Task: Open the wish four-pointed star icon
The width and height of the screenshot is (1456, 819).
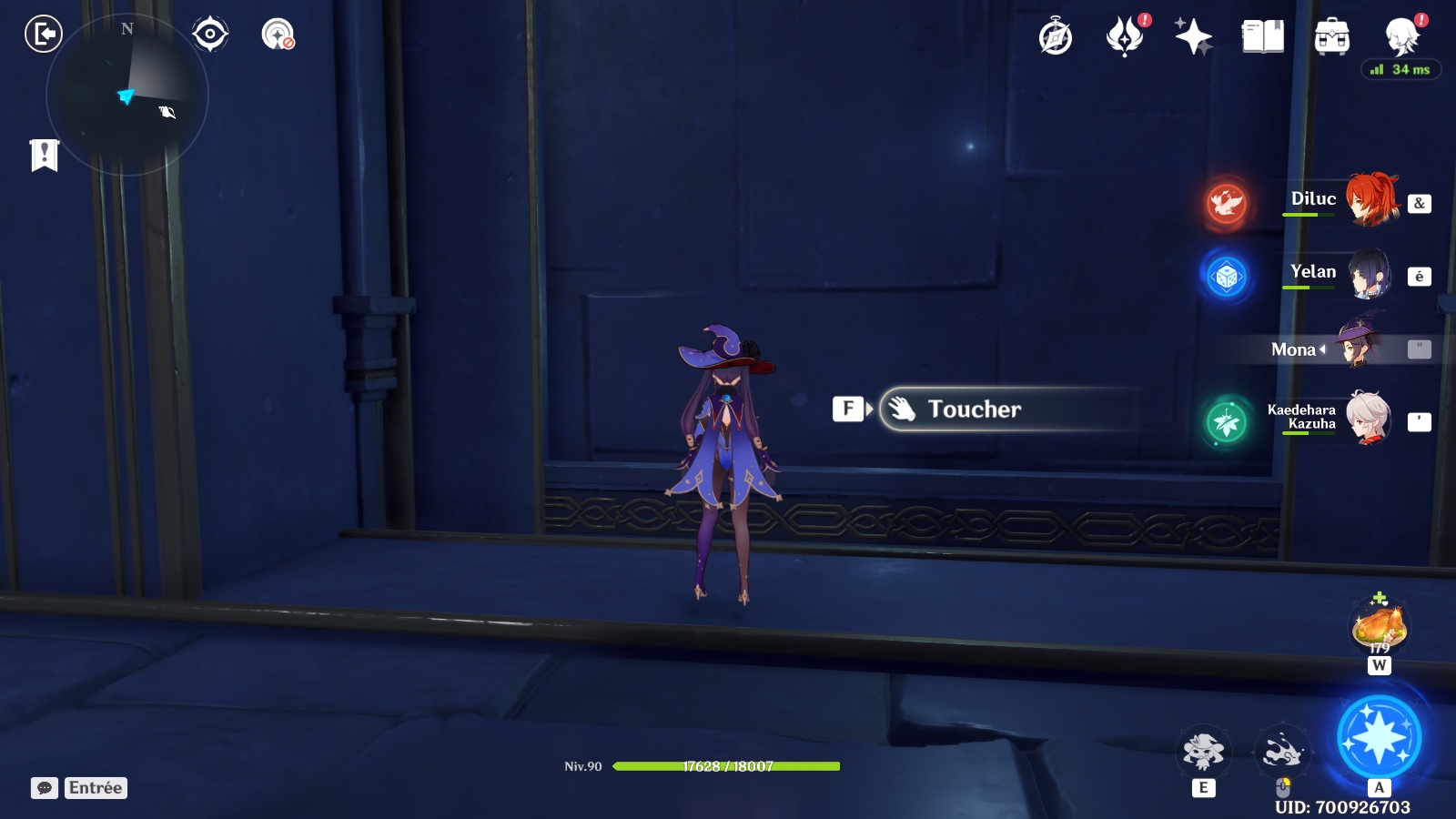Action: click(1193, 36)
